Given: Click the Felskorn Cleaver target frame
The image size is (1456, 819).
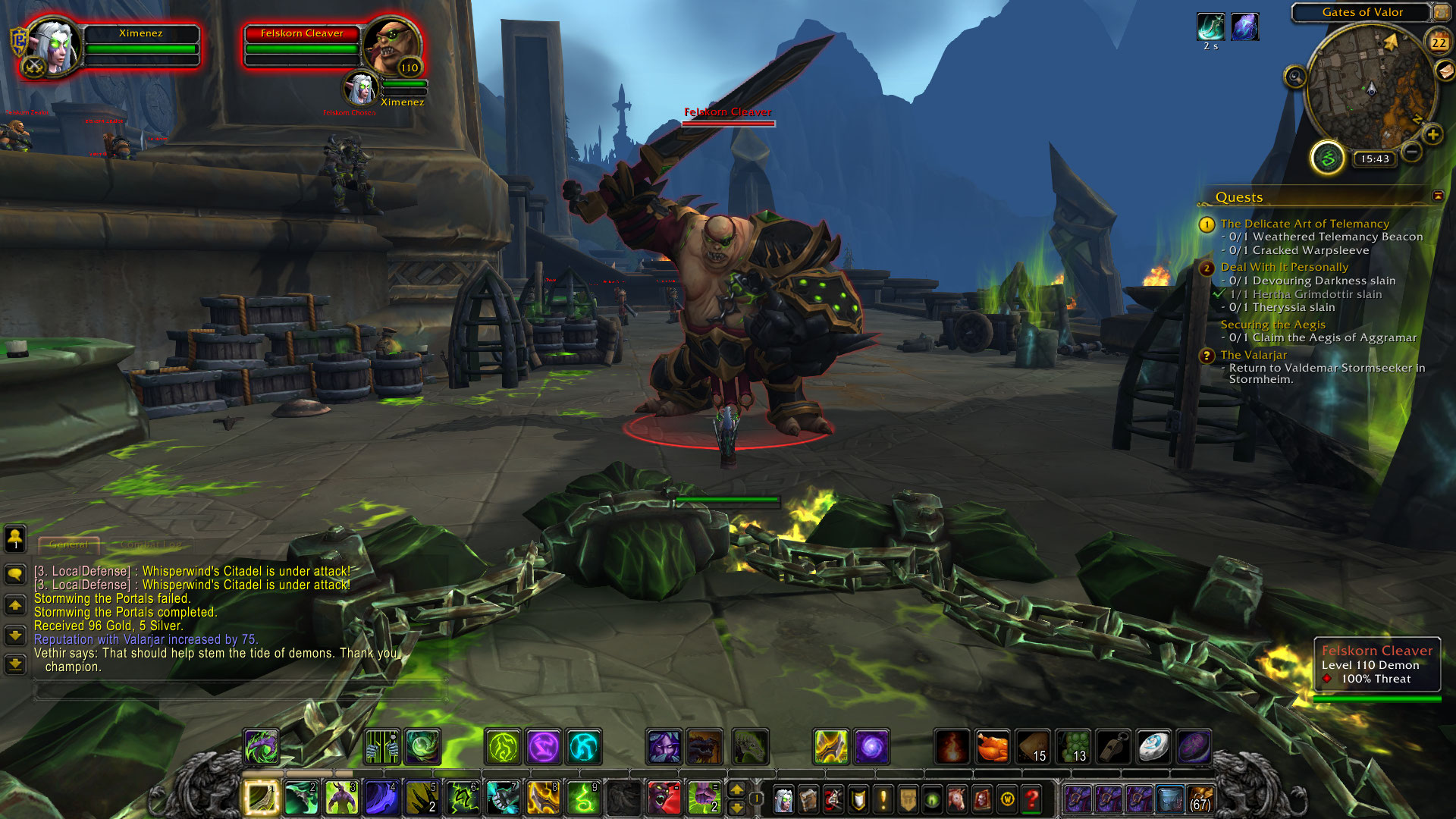Looking at the screenshot, I should (x=302, y=45).
